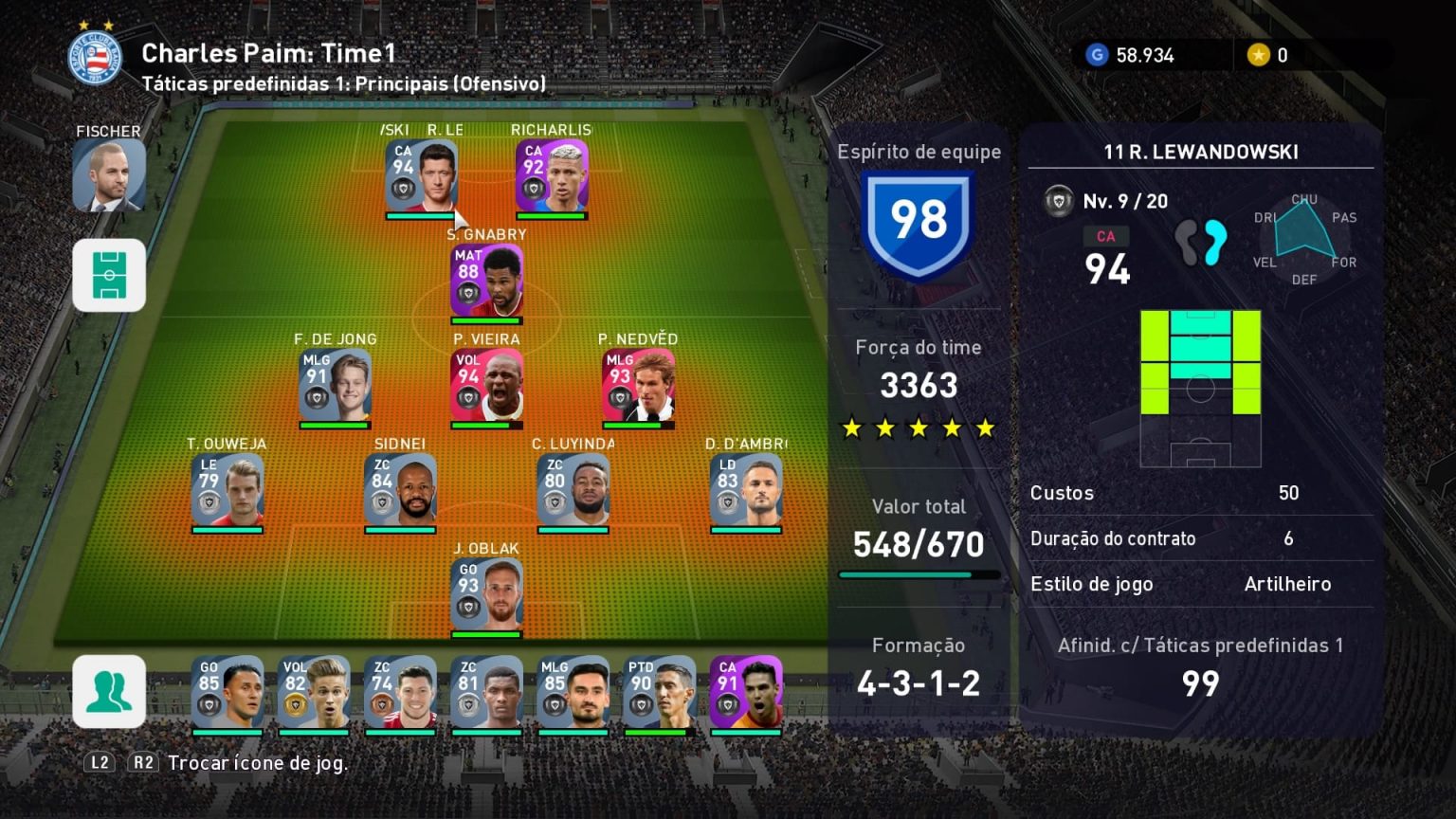1456x819 pixels.
Task: Select P. Vieira's card
Action: pyautogui.click(x=486, y=386)
